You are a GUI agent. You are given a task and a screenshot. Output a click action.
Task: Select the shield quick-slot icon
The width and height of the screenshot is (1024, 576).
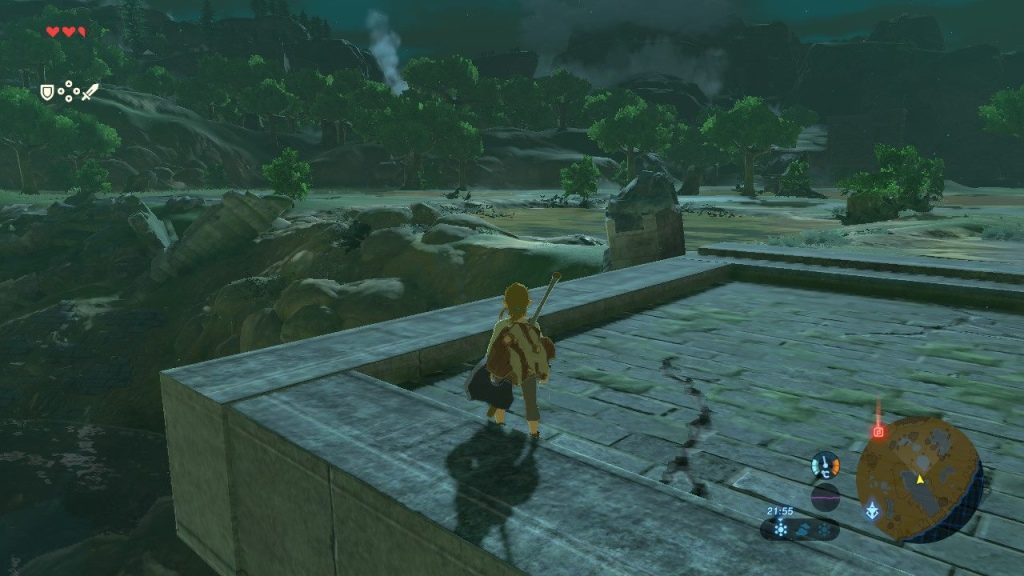coord(46,92)
